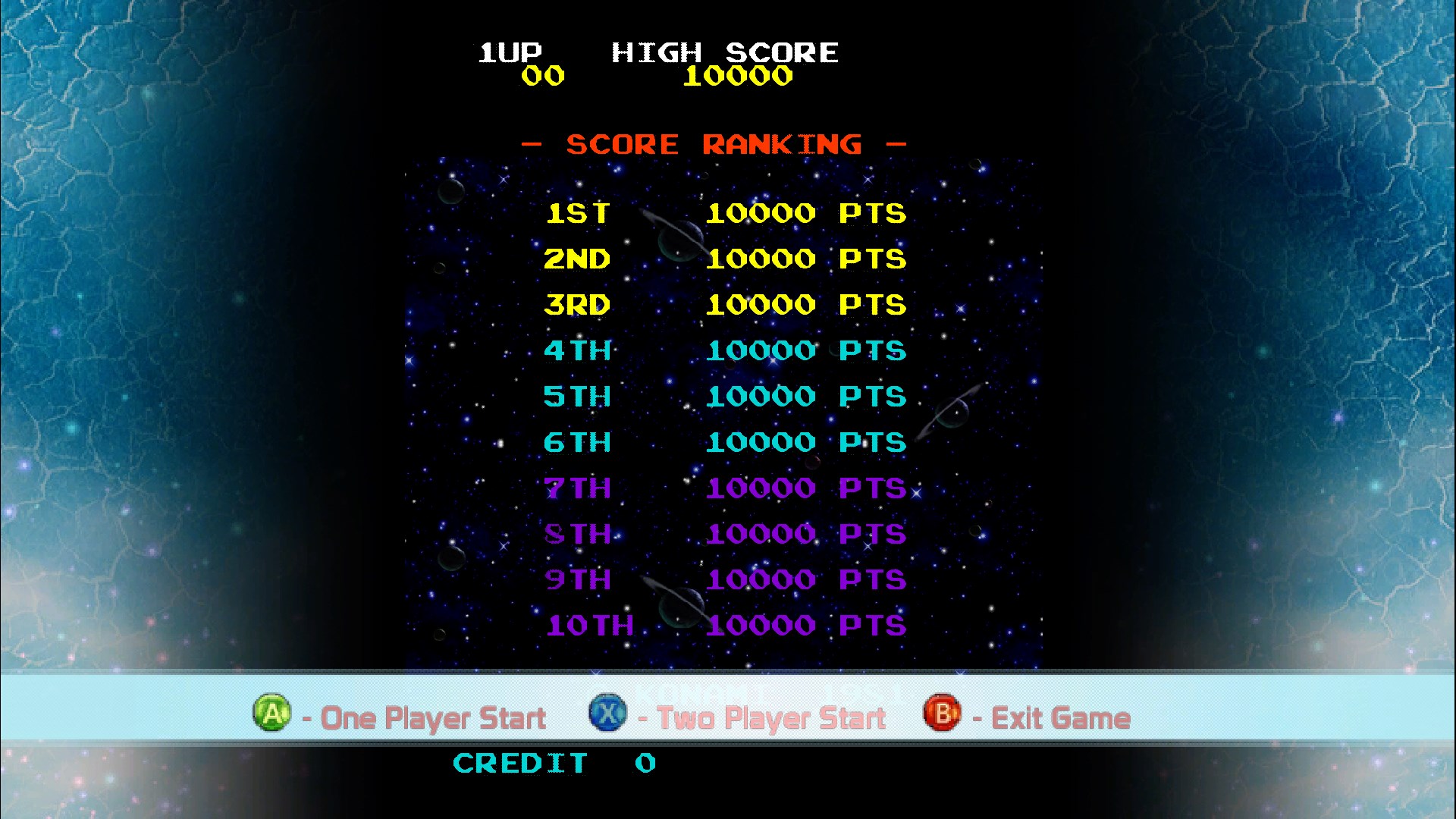Viewport: 1456px width, 819px height.
Task: Click the HIGH SCORE label
Action: (x=724, y=53)
